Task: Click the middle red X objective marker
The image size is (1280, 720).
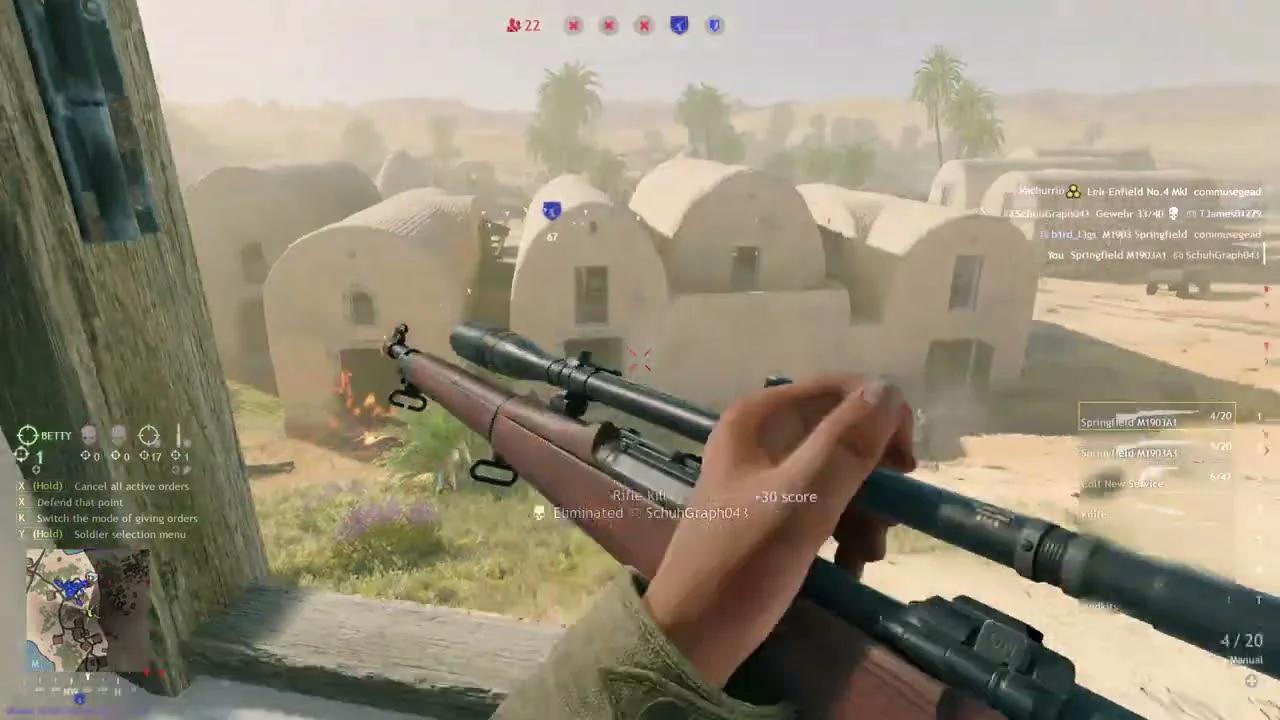Action: 609,26
